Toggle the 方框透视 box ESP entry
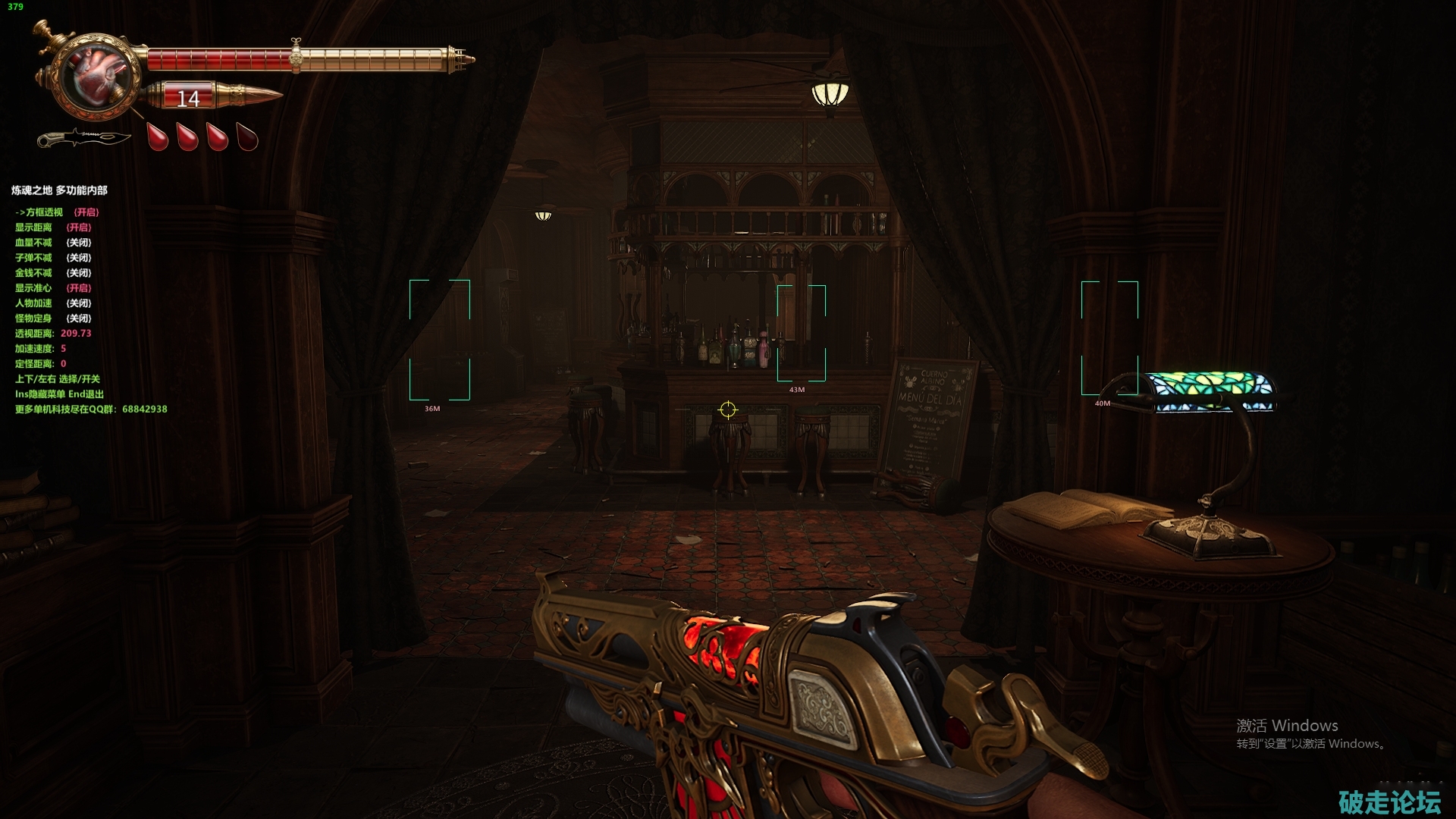This screenshot has height=819, width=1456. pyautogui.click(x=57, y=212)
